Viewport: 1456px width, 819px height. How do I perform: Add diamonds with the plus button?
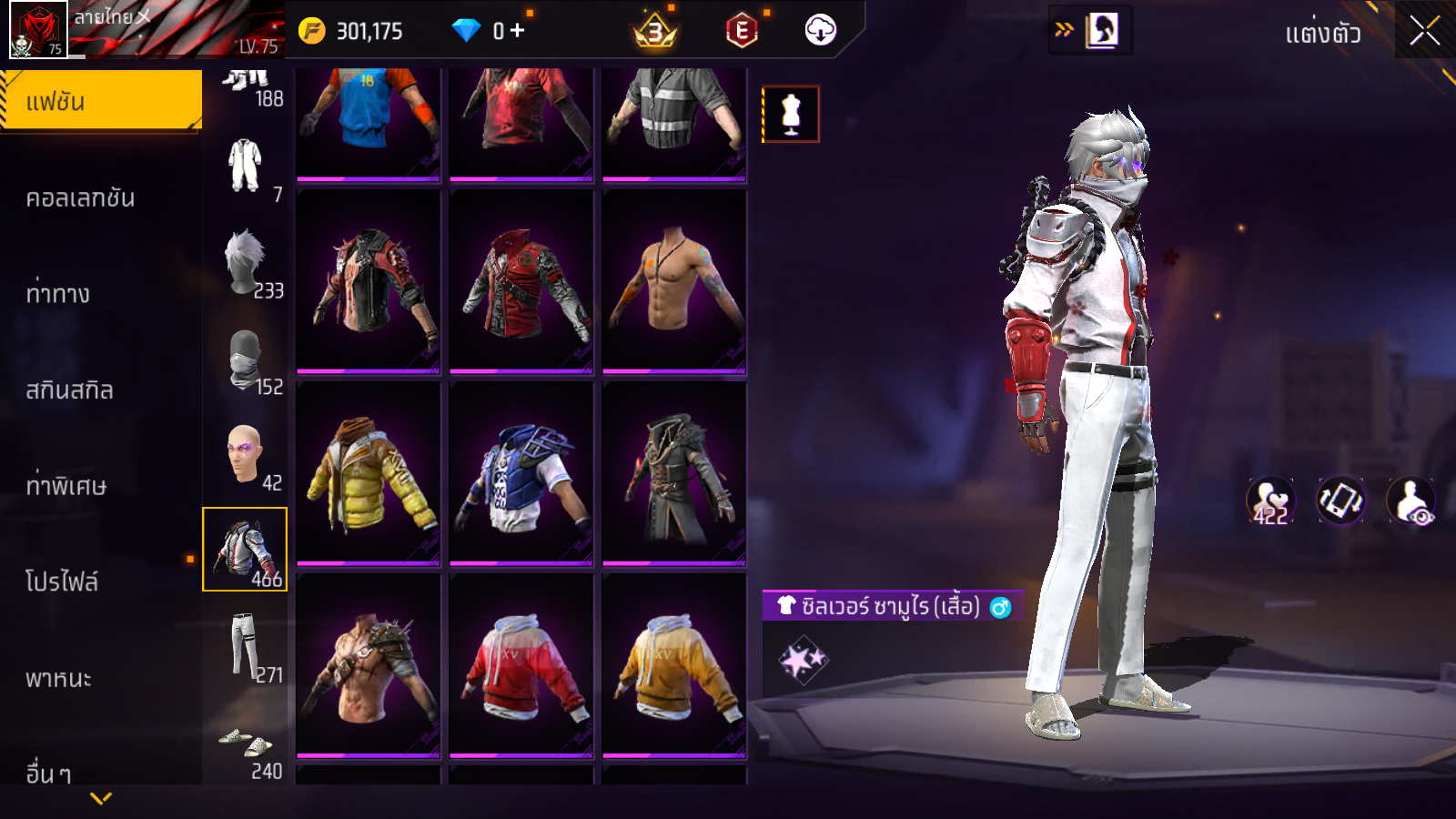tap(517, 31)
